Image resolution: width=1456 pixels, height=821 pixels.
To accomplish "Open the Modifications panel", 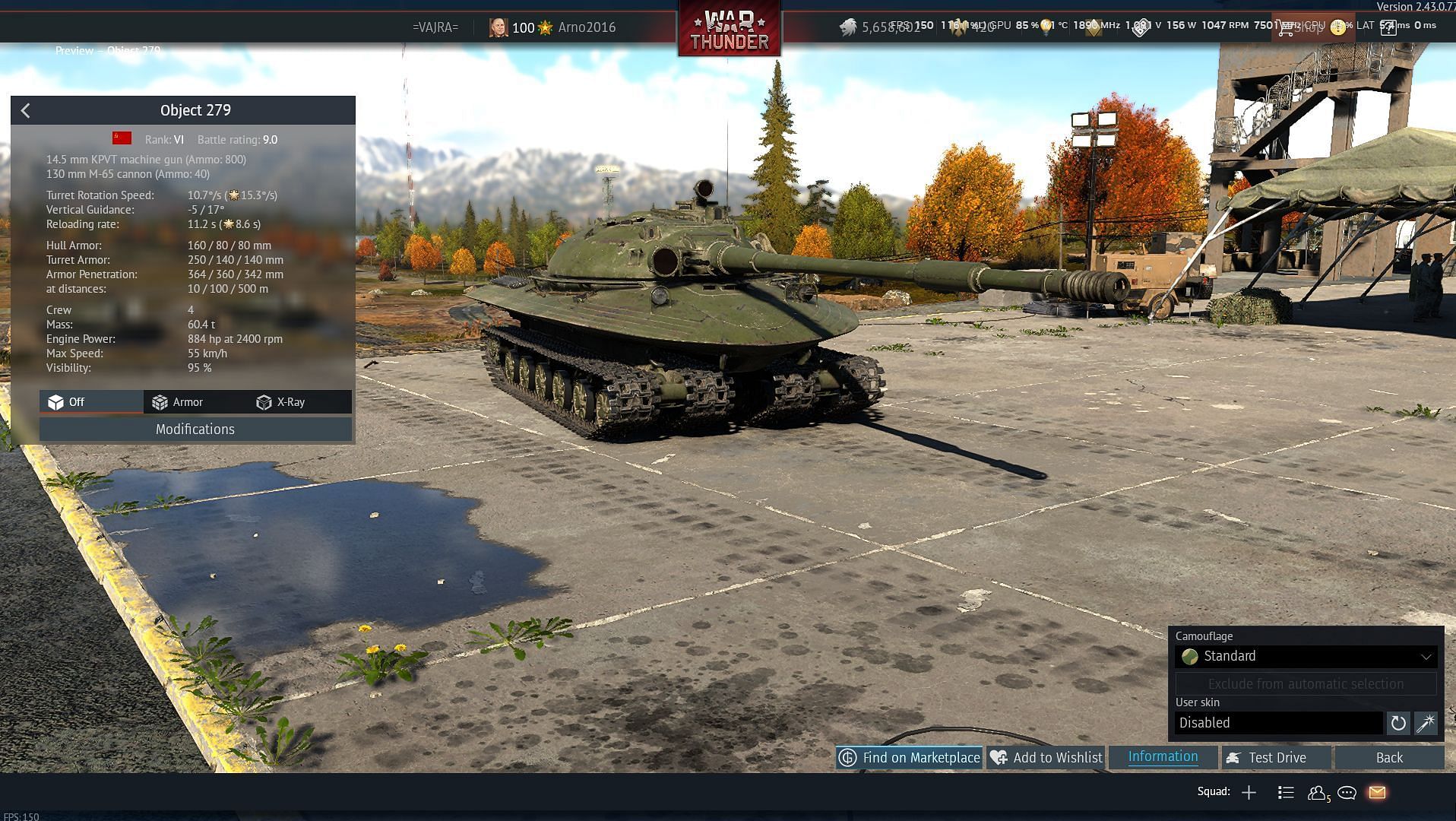I will click(195, 430).
